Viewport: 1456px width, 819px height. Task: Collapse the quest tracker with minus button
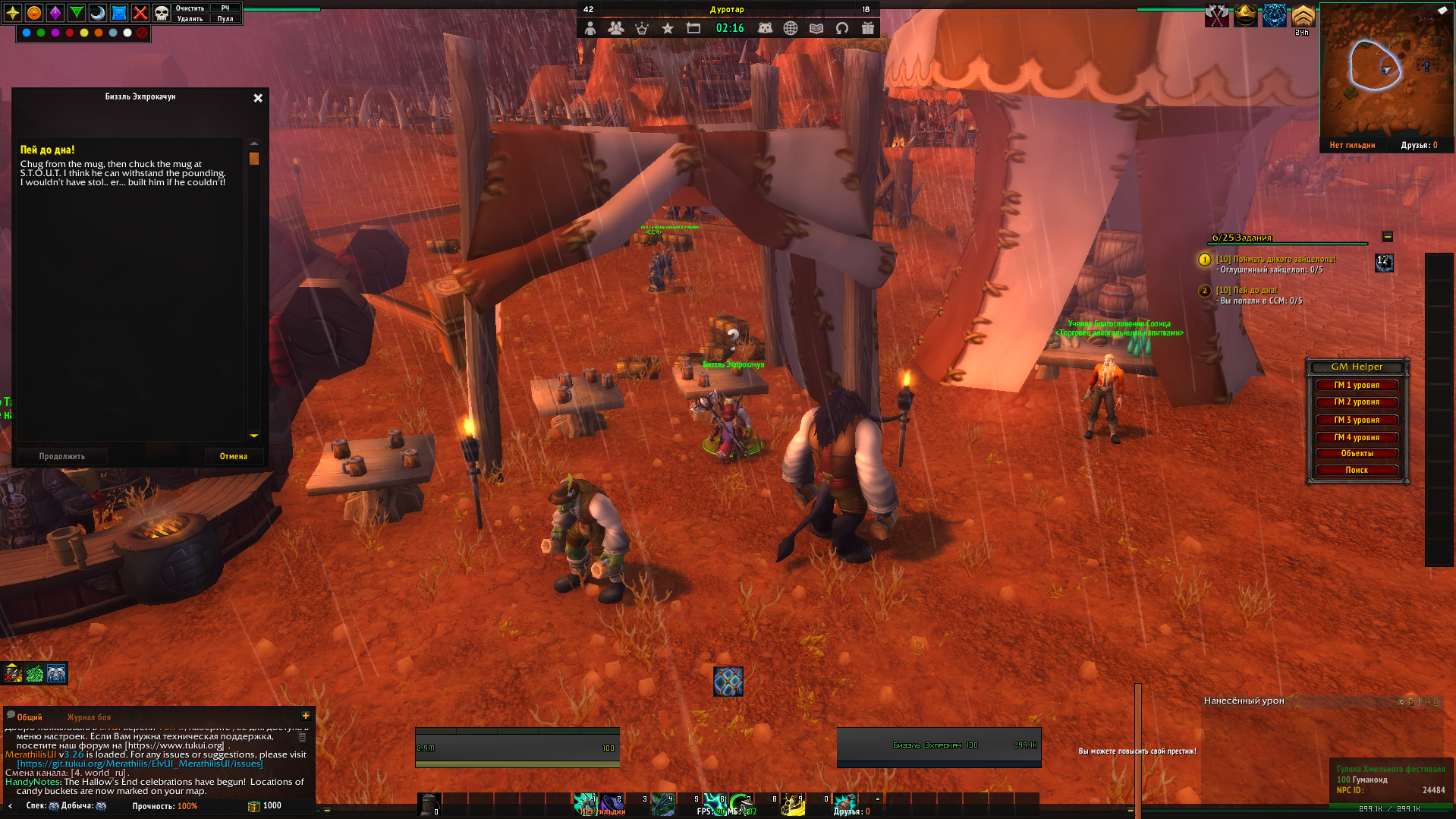(x=1387, y=237)
